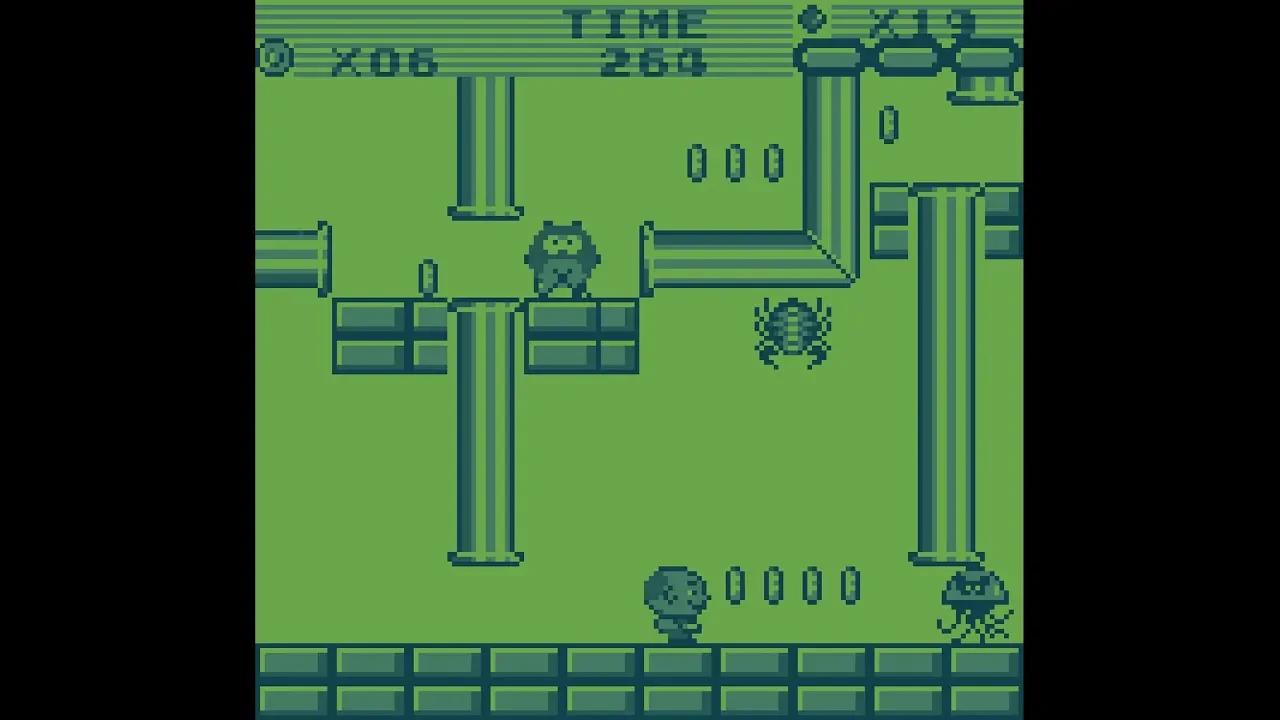Click the diamond icon beside the X19 counter

tap(812, 18)
